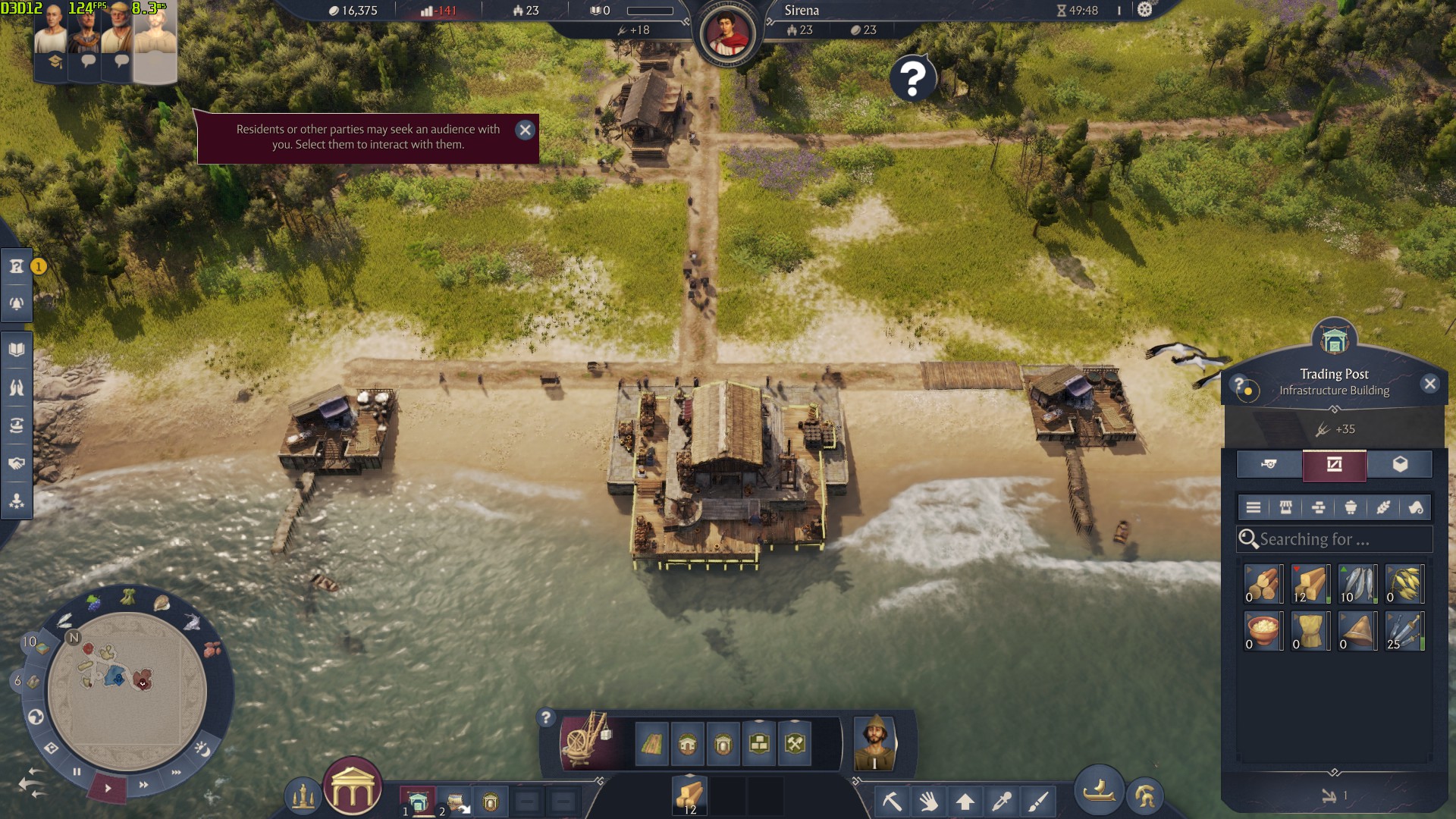Select the swords goods slot
The image size is (1456, 819).
[1404, 631]
